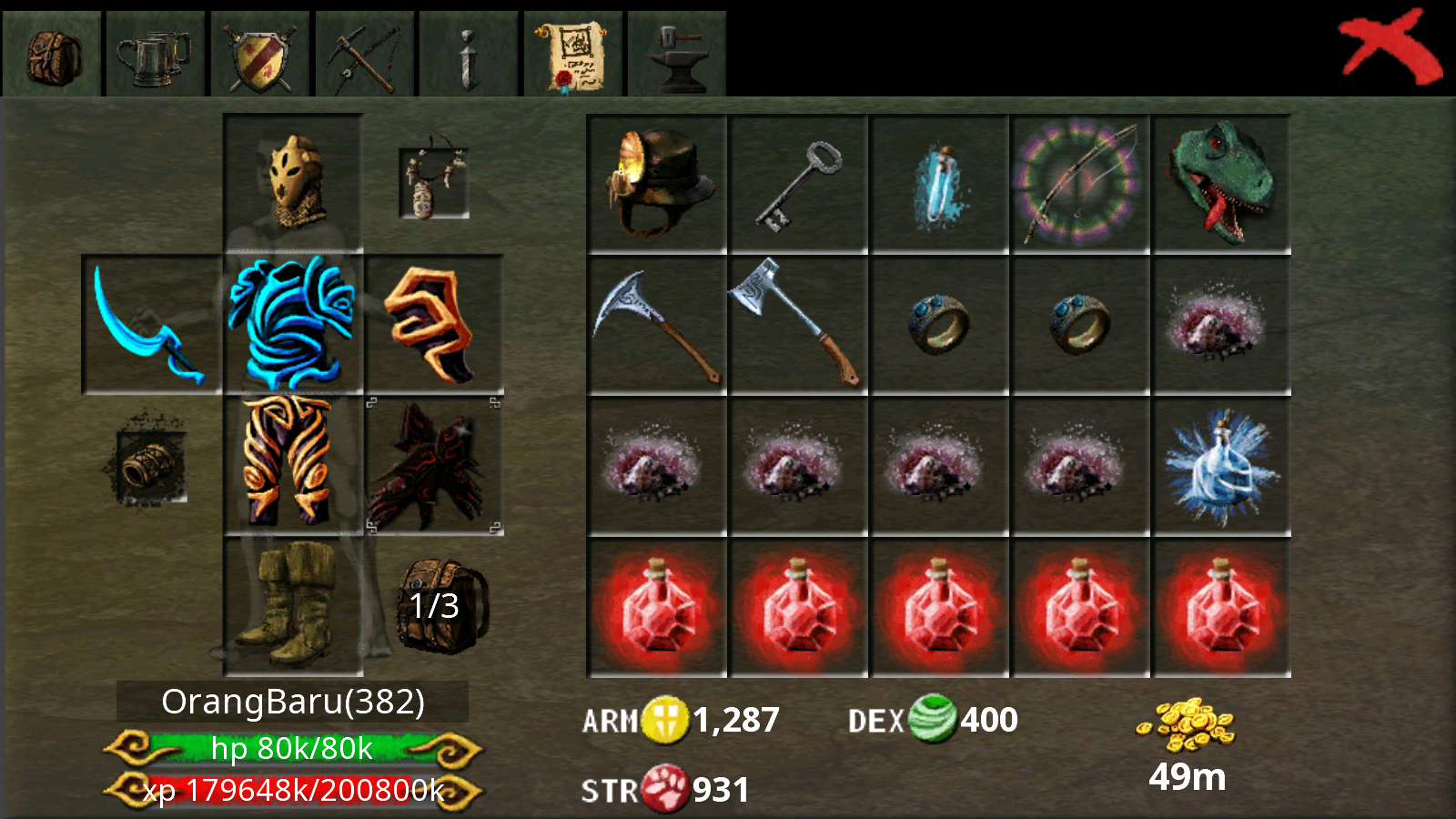
Task: Switch to the quest scroll tab
Action: click(573, 50)
